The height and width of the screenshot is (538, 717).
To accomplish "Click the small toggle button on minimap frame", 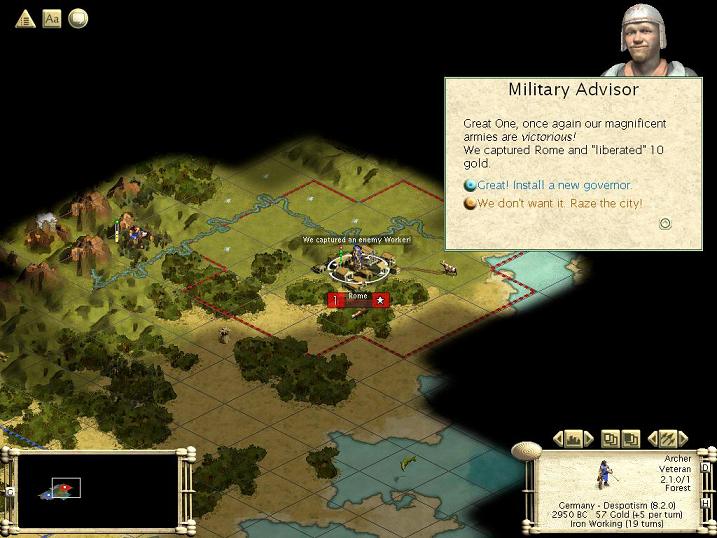I will point(9,491).
